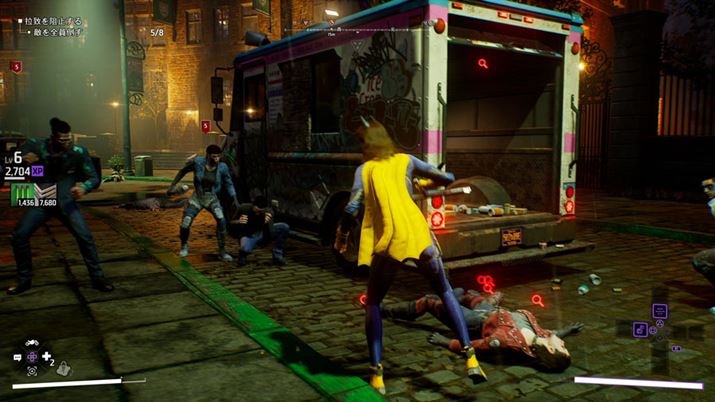Activate the purple center ability icon

pyautogui.click(x=32, y=357)
